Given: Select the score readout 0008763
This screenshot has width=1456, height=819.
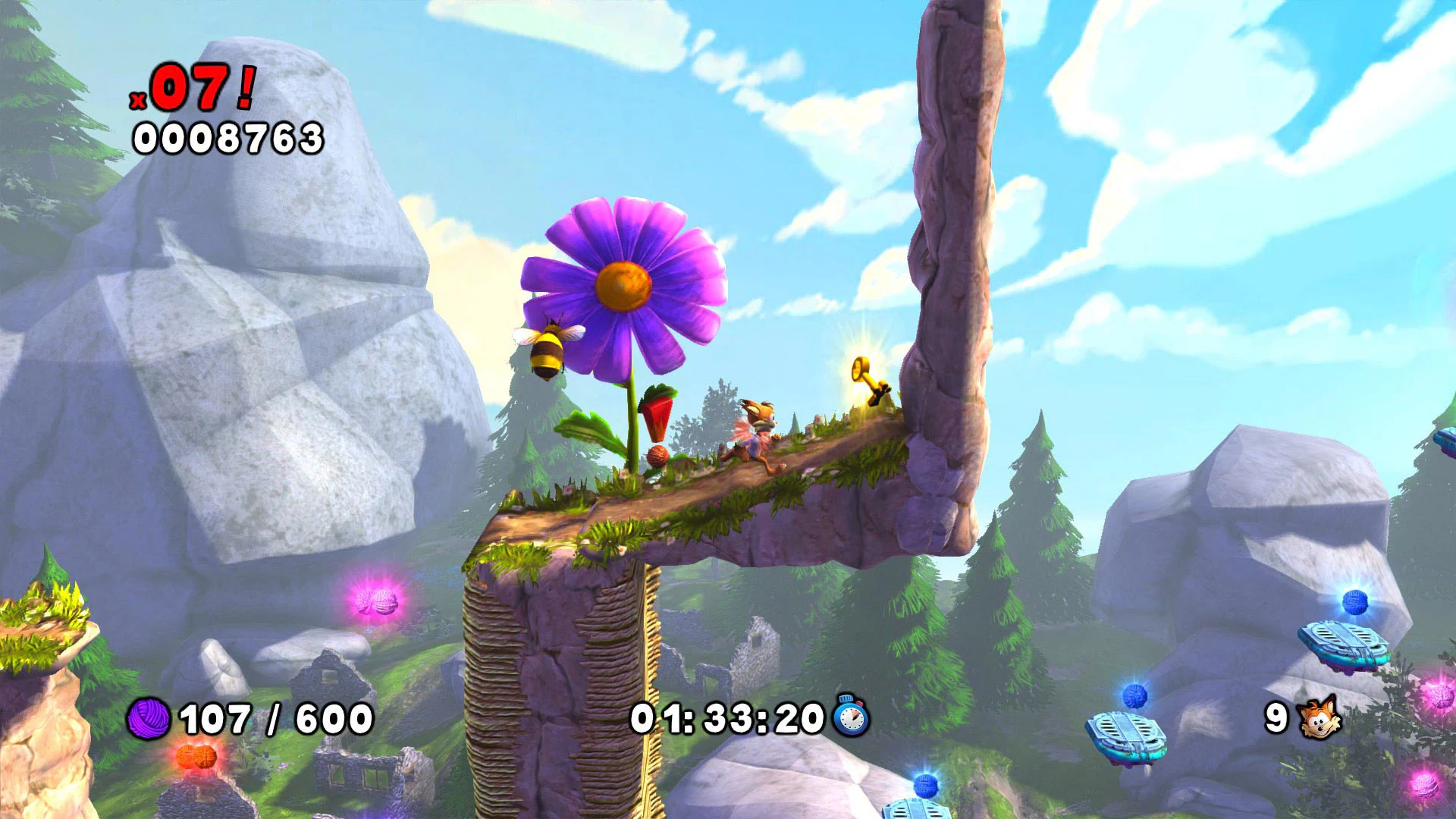Looking at the screenshot, I should point(227,137).
